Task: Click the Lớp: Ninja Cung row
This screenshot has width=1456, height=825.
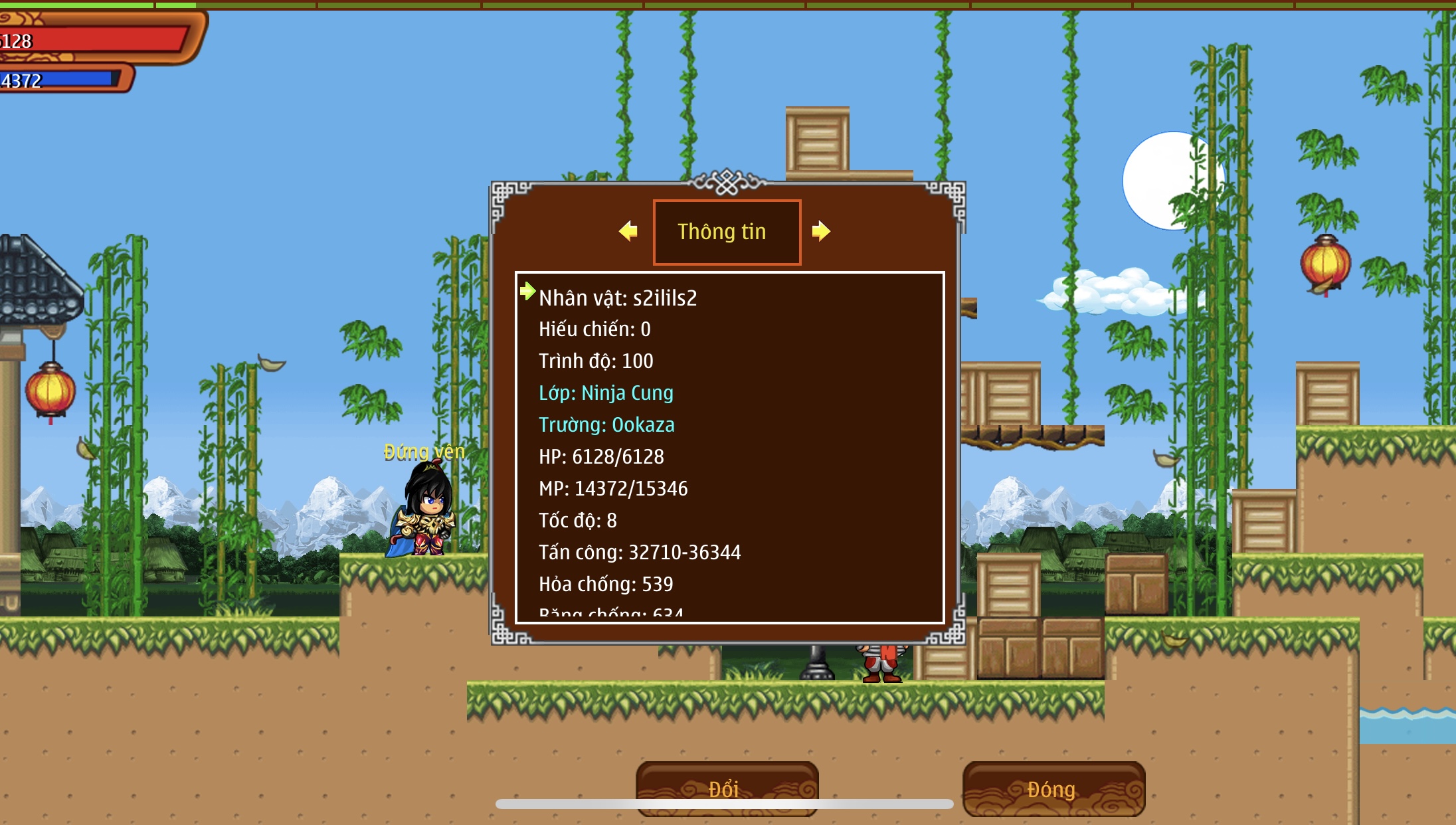Action: pyautogui.click(x=606, y=393)
